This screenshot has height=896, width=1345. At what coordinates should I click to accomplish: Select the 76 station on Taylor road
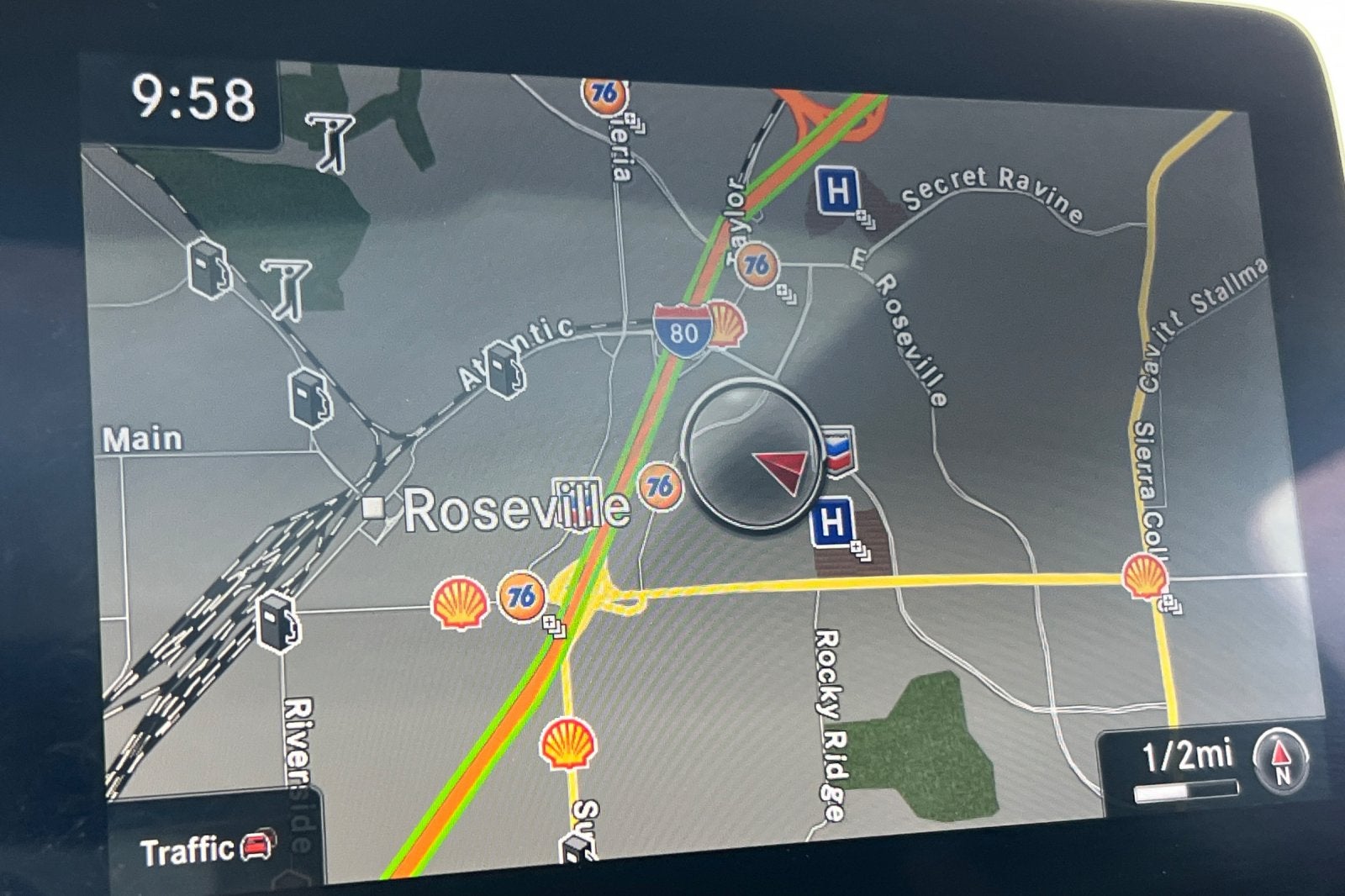pos(759,265)
